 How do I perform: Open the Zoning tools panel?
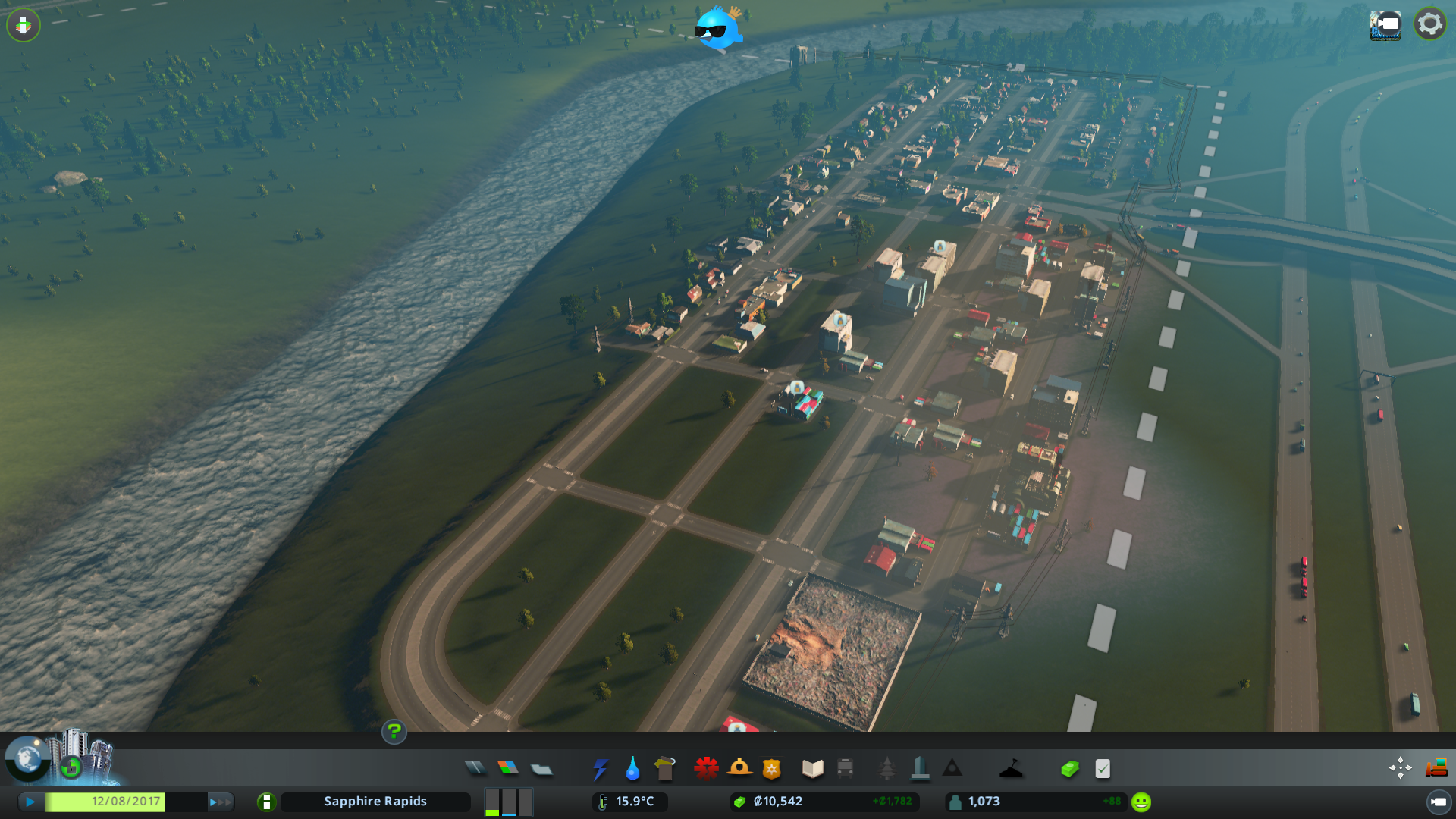coord(510,768)
